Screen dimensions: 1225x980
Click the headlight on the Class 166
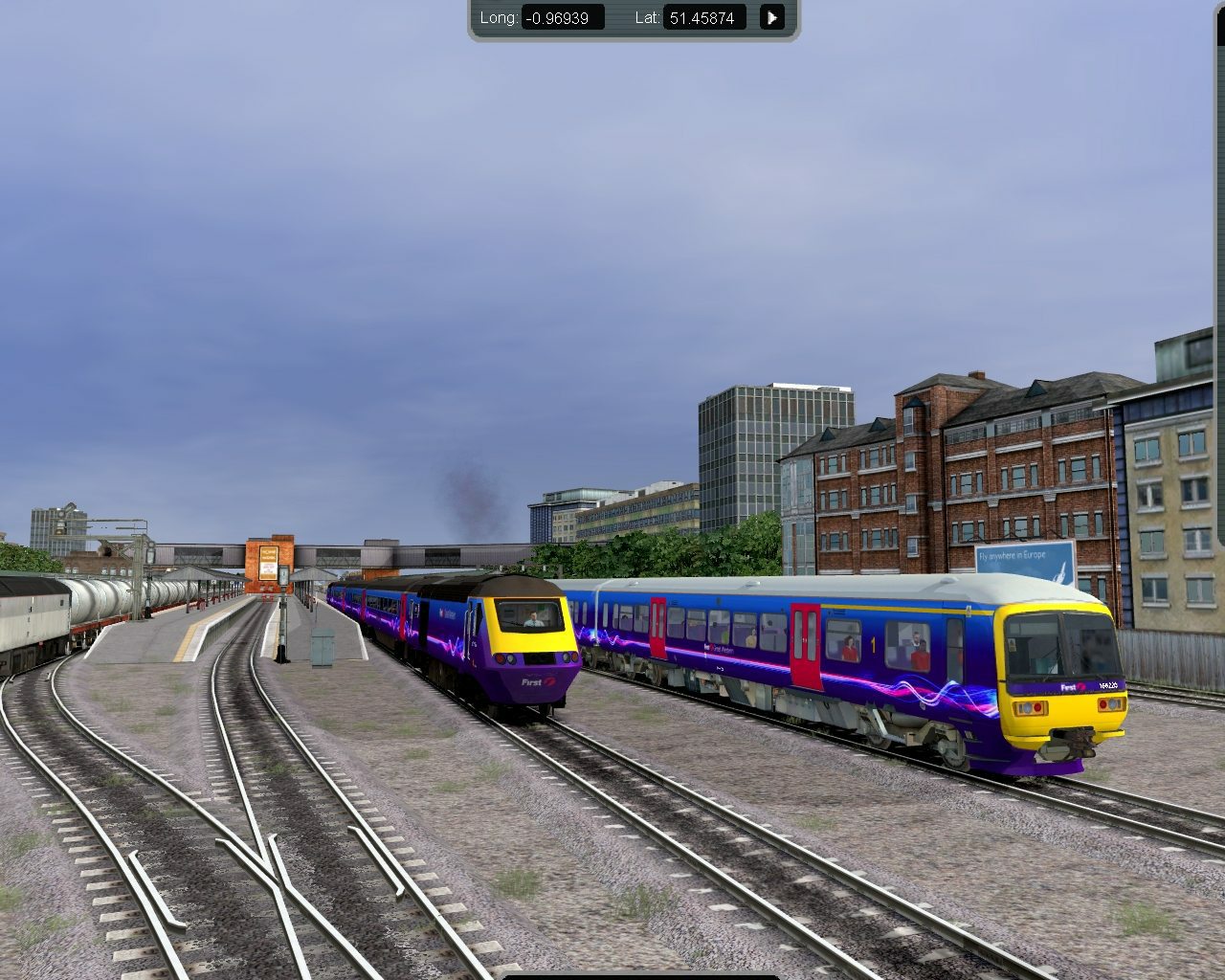click(1028, 705)
